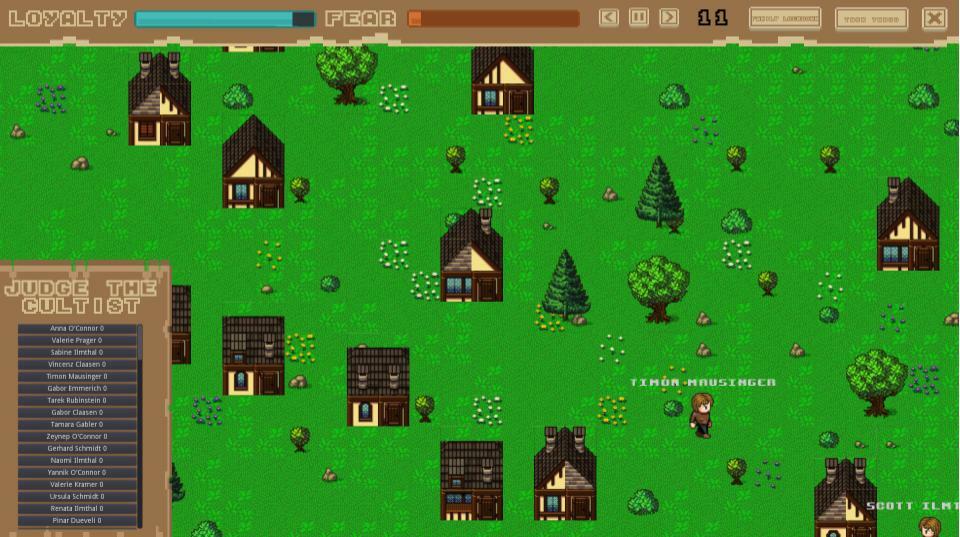
Task: Select Renata Ilmthal in the list
Action: pyautogui.click(x=78, y=509)
